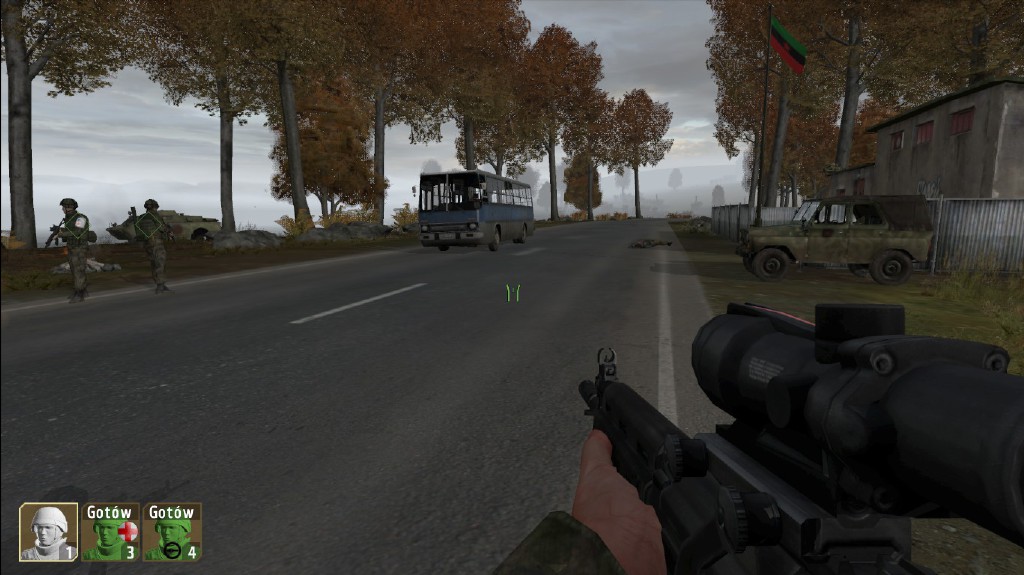Select squad unit 1 with the white portrait
This screenshot has height=575, width=1024.
48,531
